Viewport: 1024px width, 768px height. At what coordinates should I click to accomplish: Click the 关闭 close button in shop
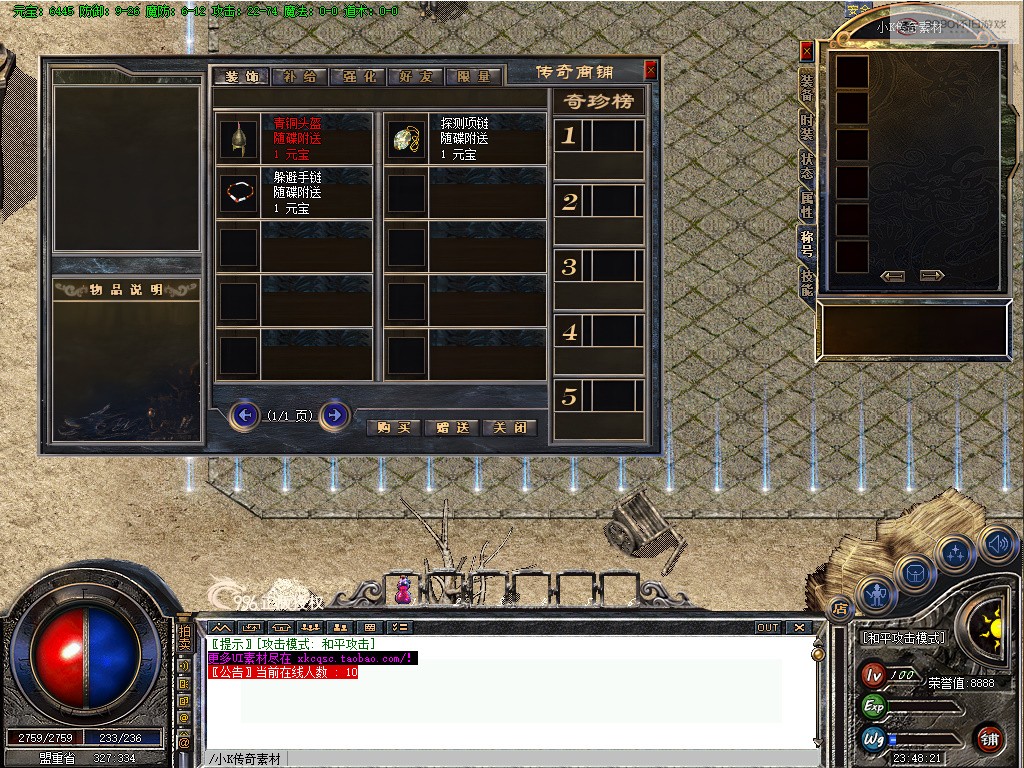510,427
